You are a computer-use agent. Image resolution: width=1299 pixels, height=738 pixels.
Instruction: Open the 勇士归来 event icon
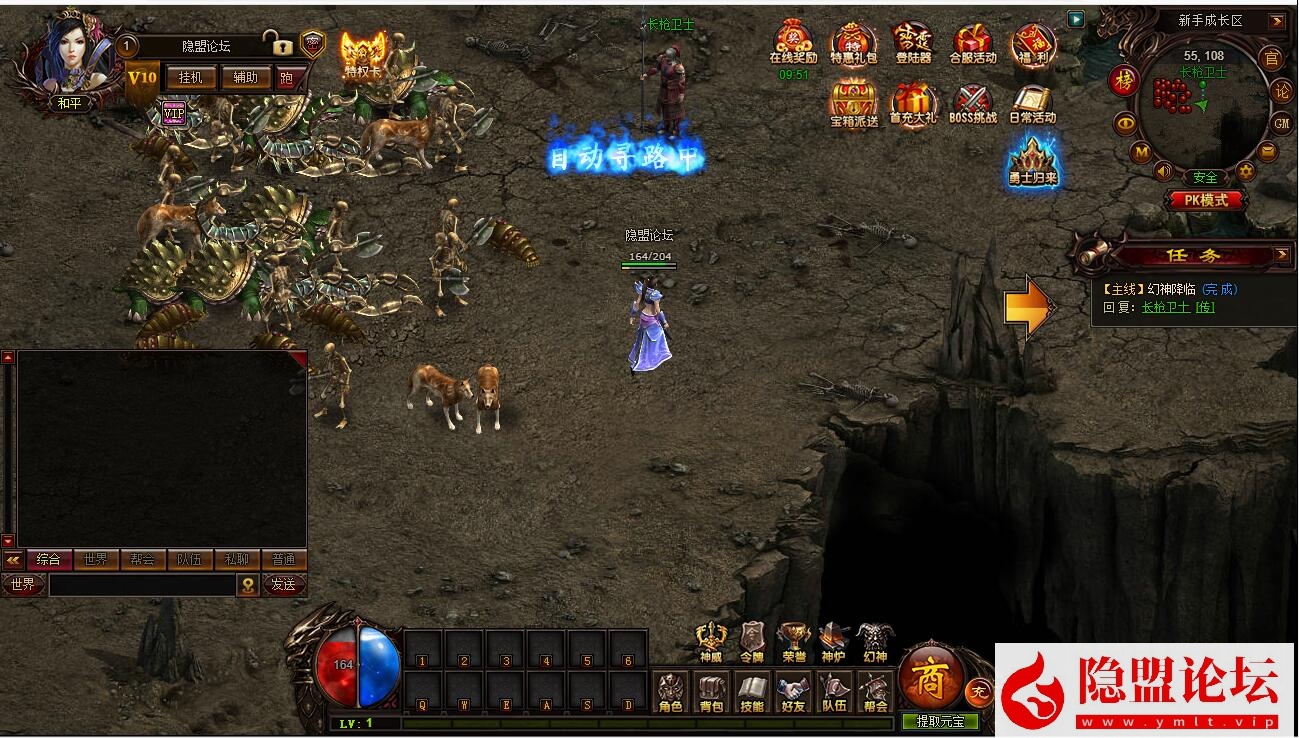(x=1032, y=163)
